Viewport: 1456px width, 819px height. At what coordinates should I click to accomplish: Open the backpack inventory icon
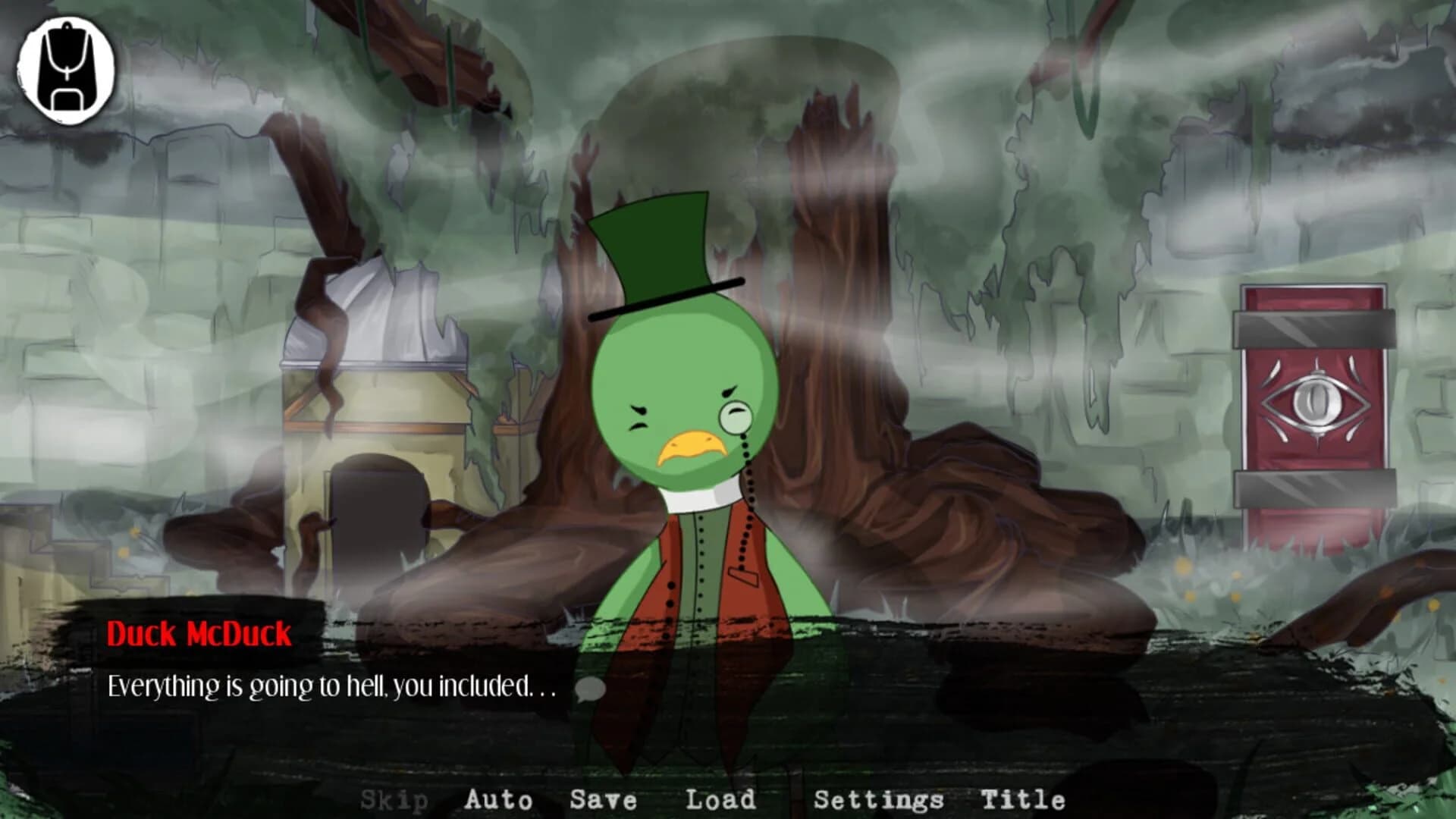tap(68, 68)
